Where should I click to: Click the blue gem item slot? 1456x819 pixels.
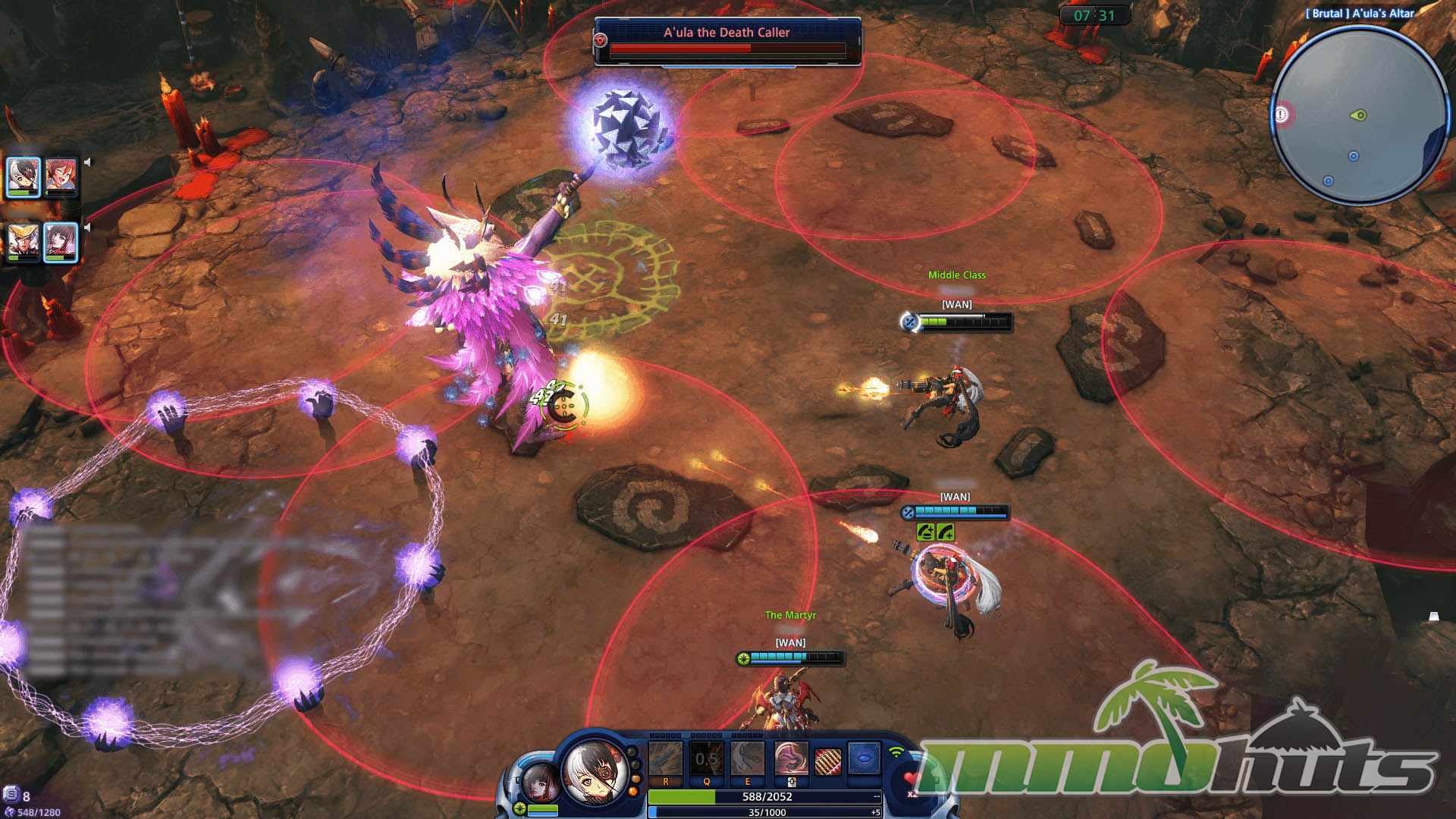point(864,758)
